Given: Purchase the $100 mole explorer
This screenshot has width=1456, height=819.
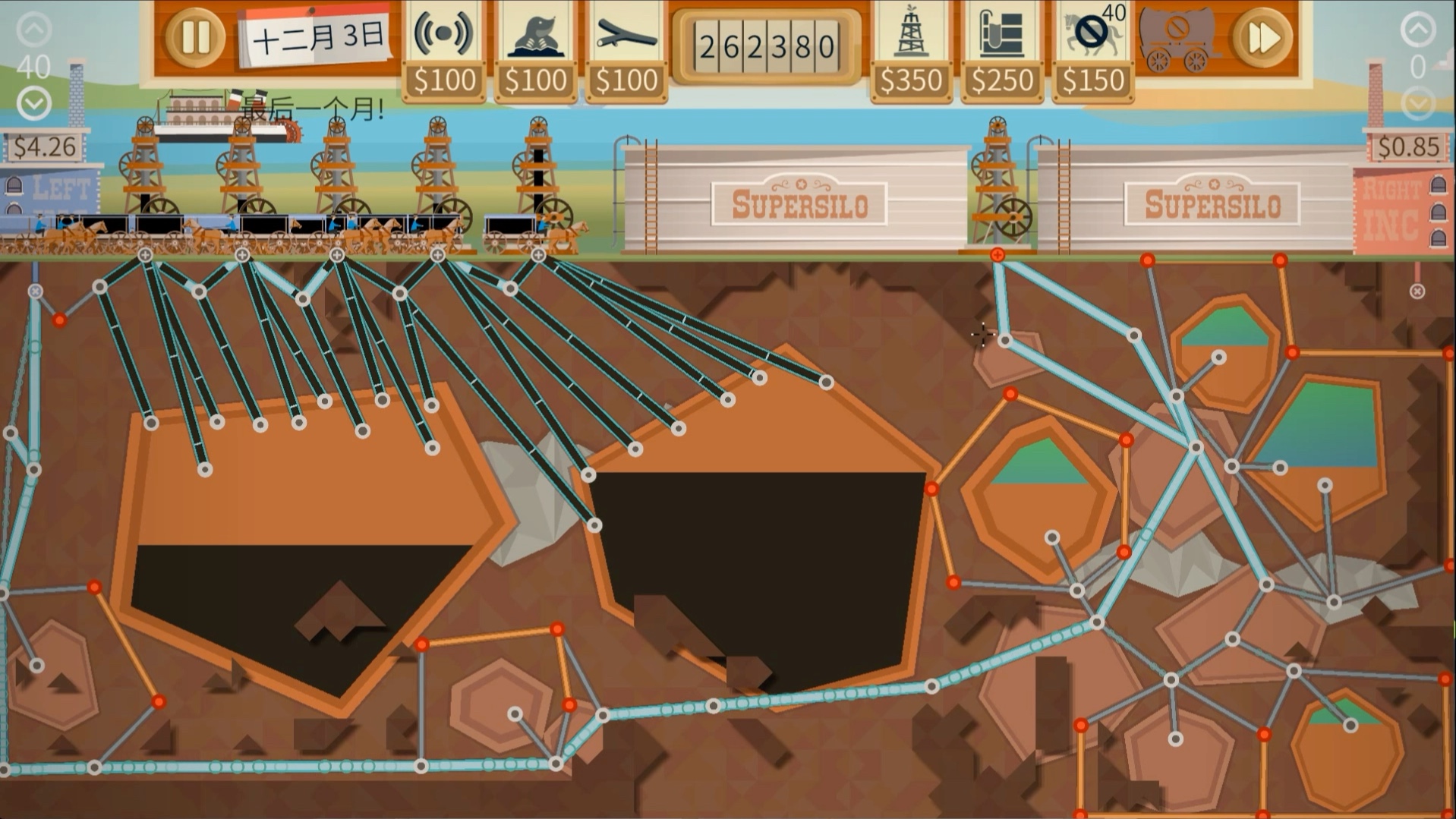Looking at the screenshot, I should 534,51.
